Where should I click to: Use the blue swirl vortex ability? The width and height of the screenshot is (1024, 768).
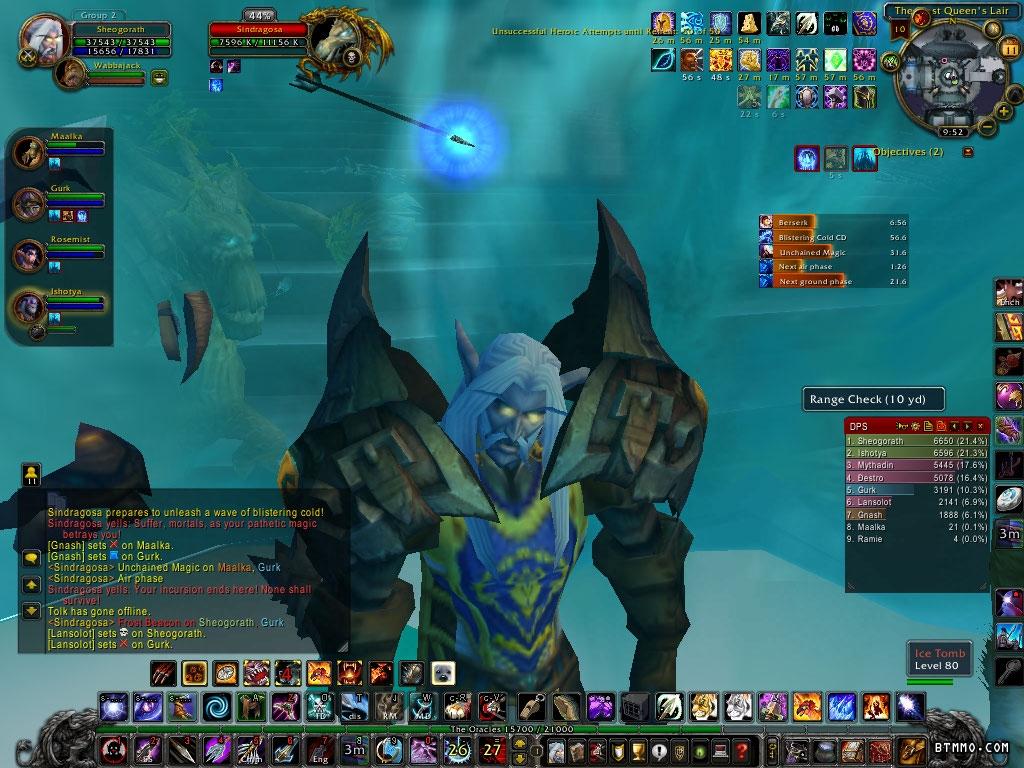[216, 707]
